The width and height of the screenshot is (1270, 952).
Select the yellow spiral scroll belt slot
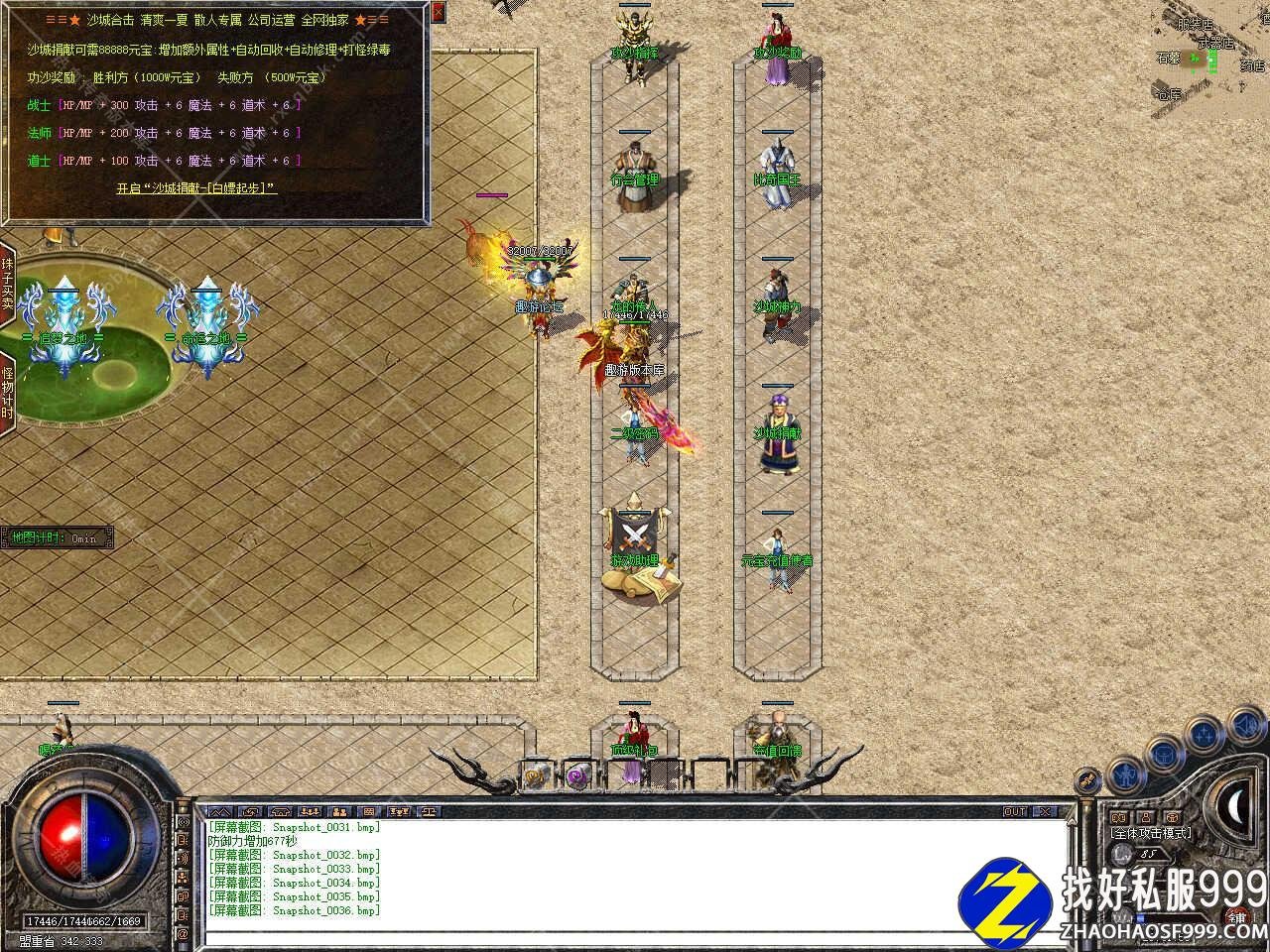(x=536, y=774)
